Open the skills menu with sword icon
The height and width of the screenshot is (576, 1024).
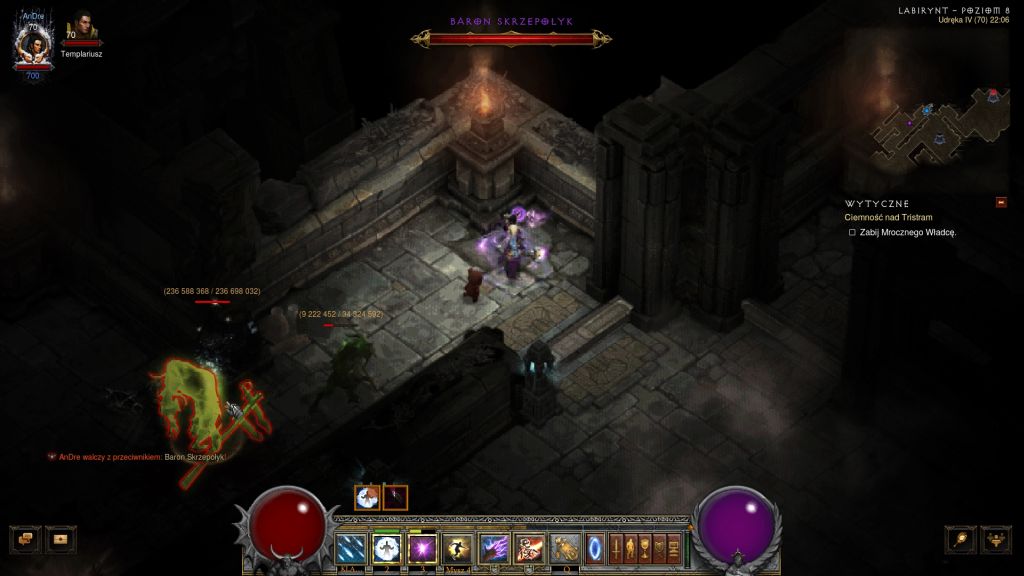pyautogui.click(x=616, y=548)
